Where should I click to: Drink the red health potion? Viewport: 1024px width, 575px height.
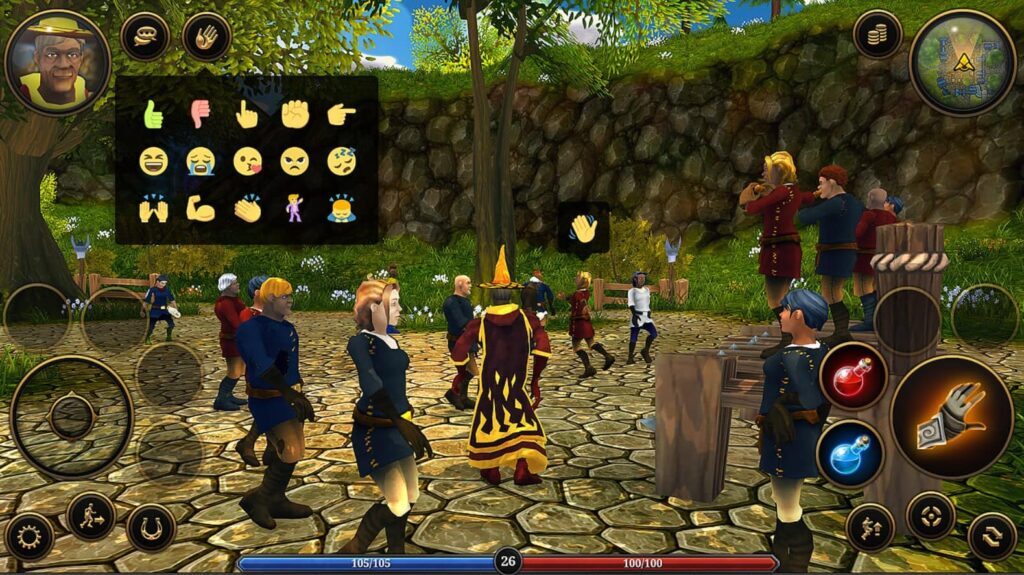click(850, 376)
